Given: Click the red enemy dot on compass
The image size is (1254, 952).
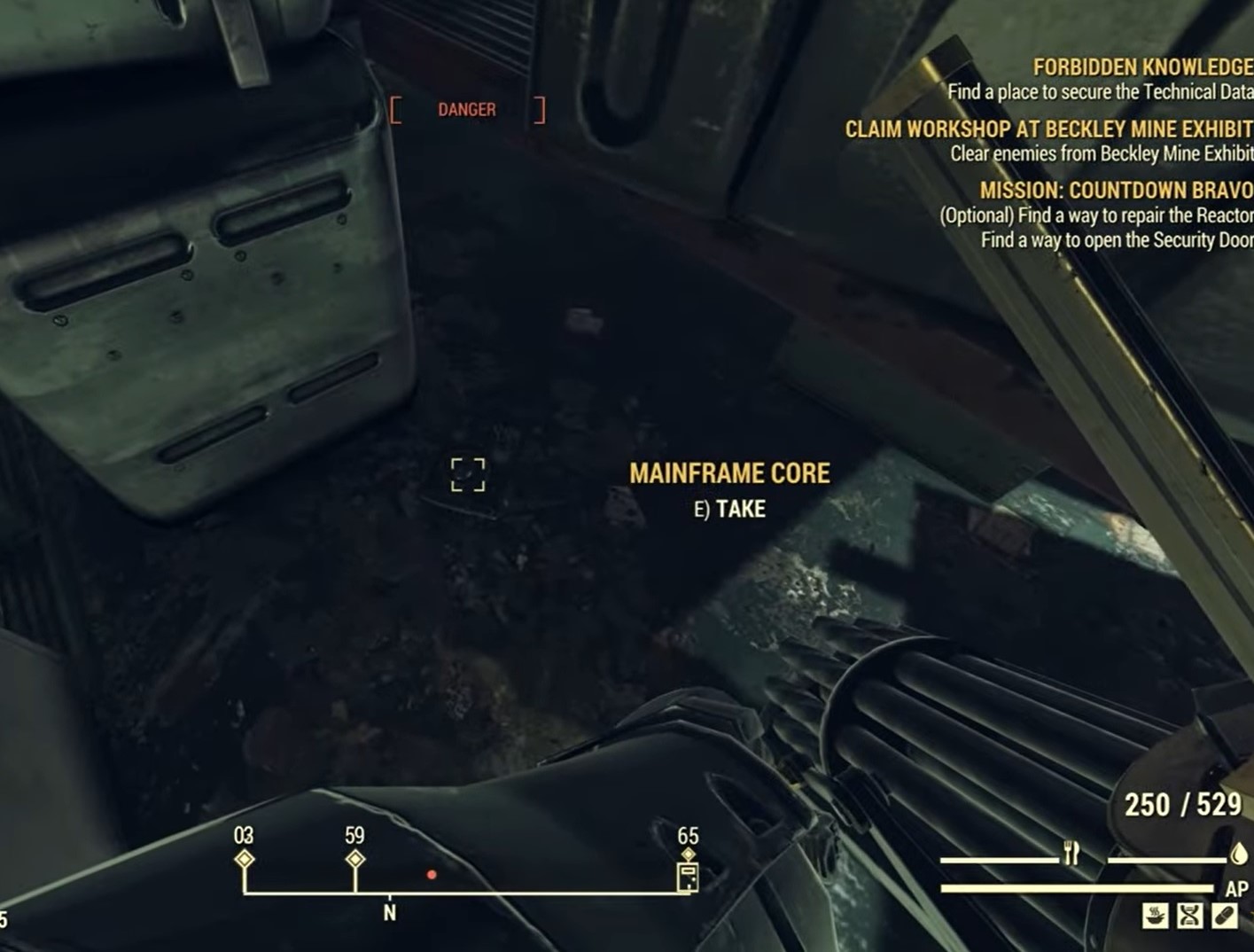Looking at the screenshot, I should pos(432,875).
